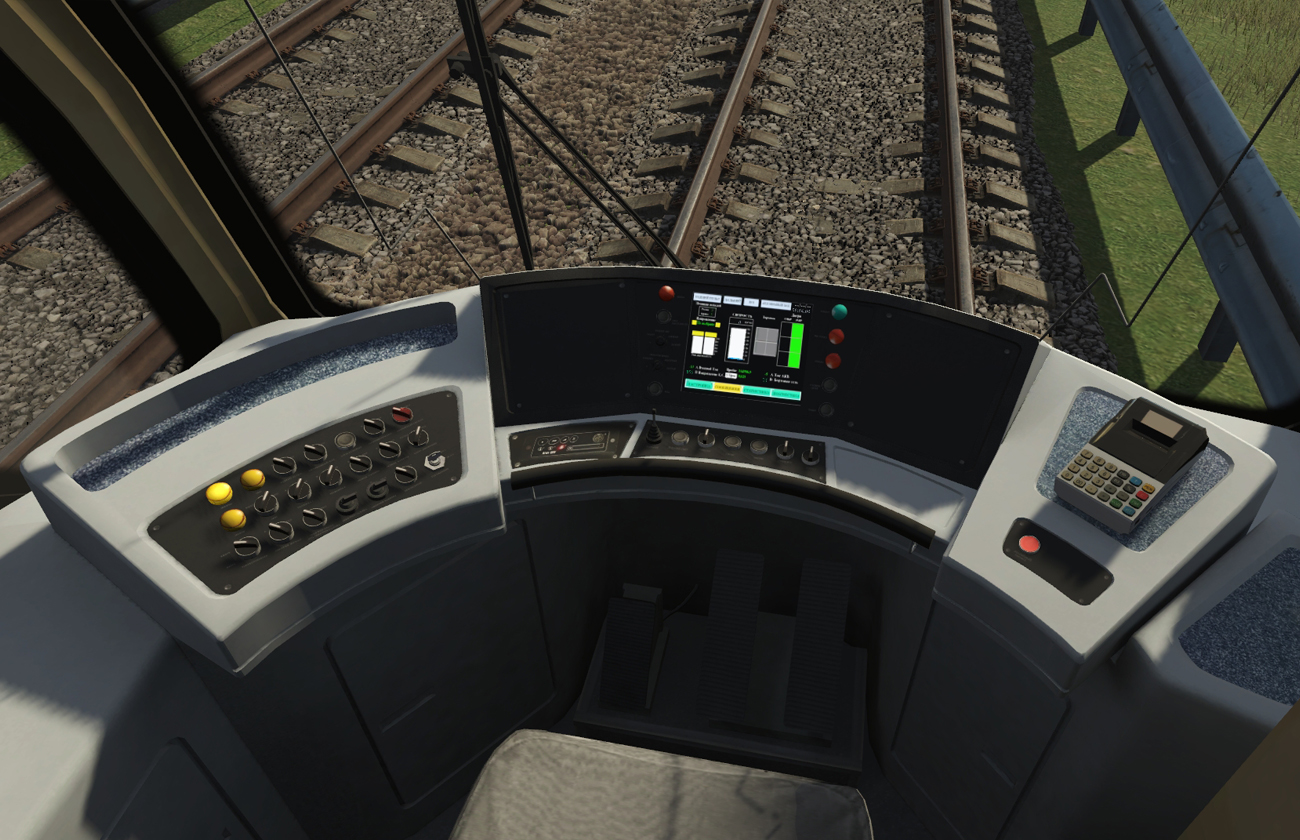Push the red round button on right console
This screenshot has width=1300, height=840.
[x=1029, y=545]
